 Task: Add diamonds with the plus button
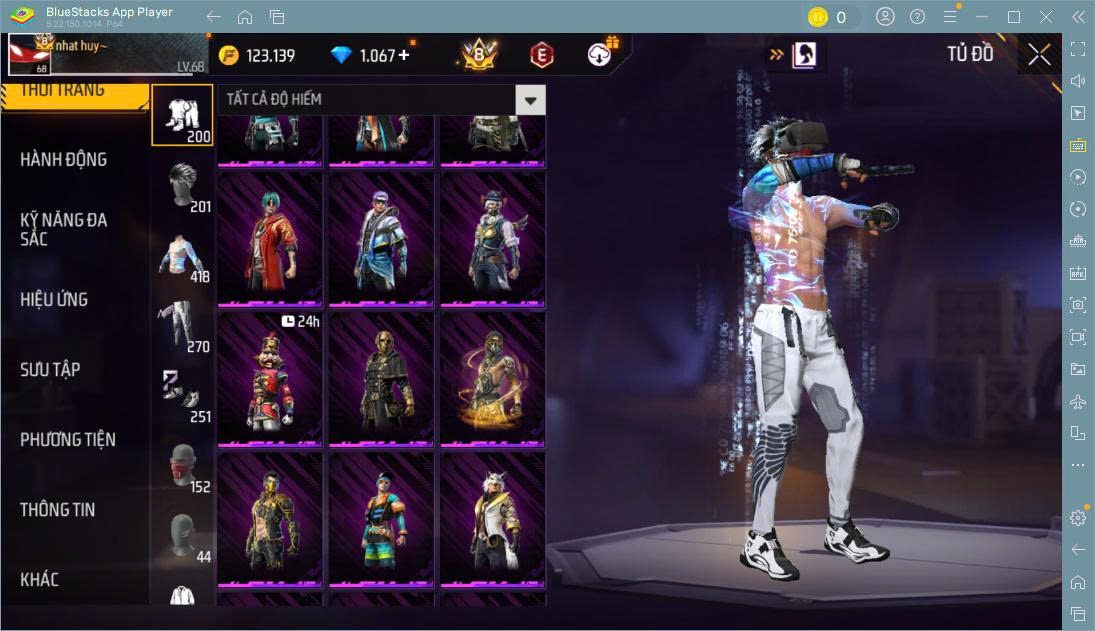click(404, 55)
